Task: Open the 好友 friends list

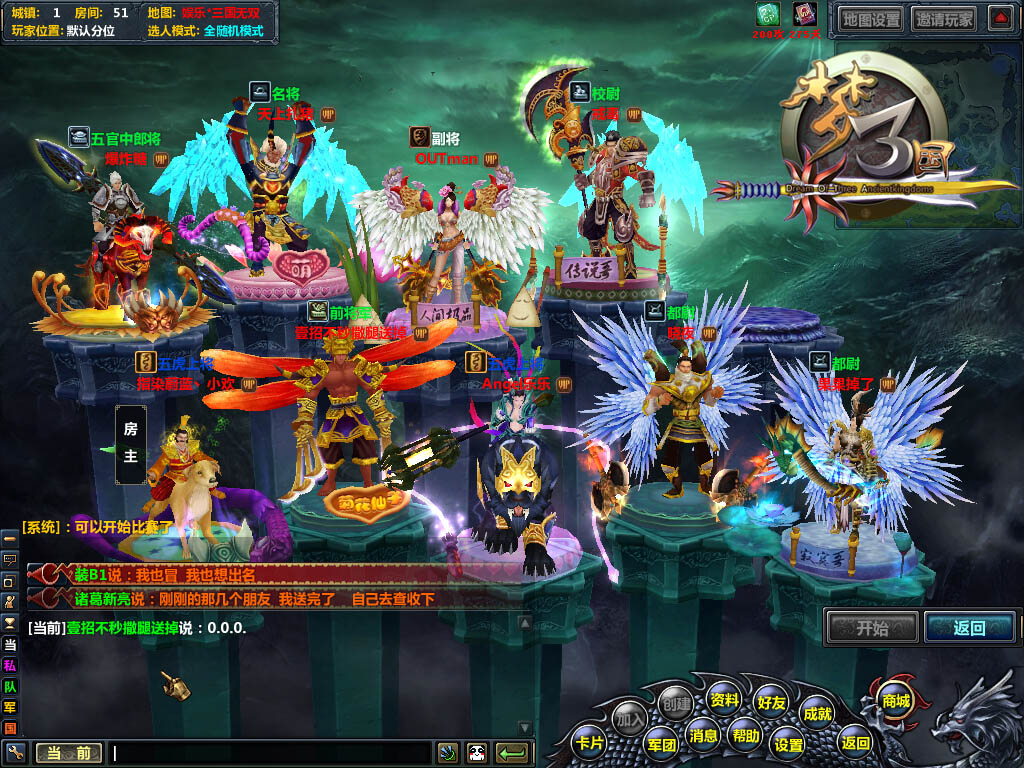Action: 771,703
